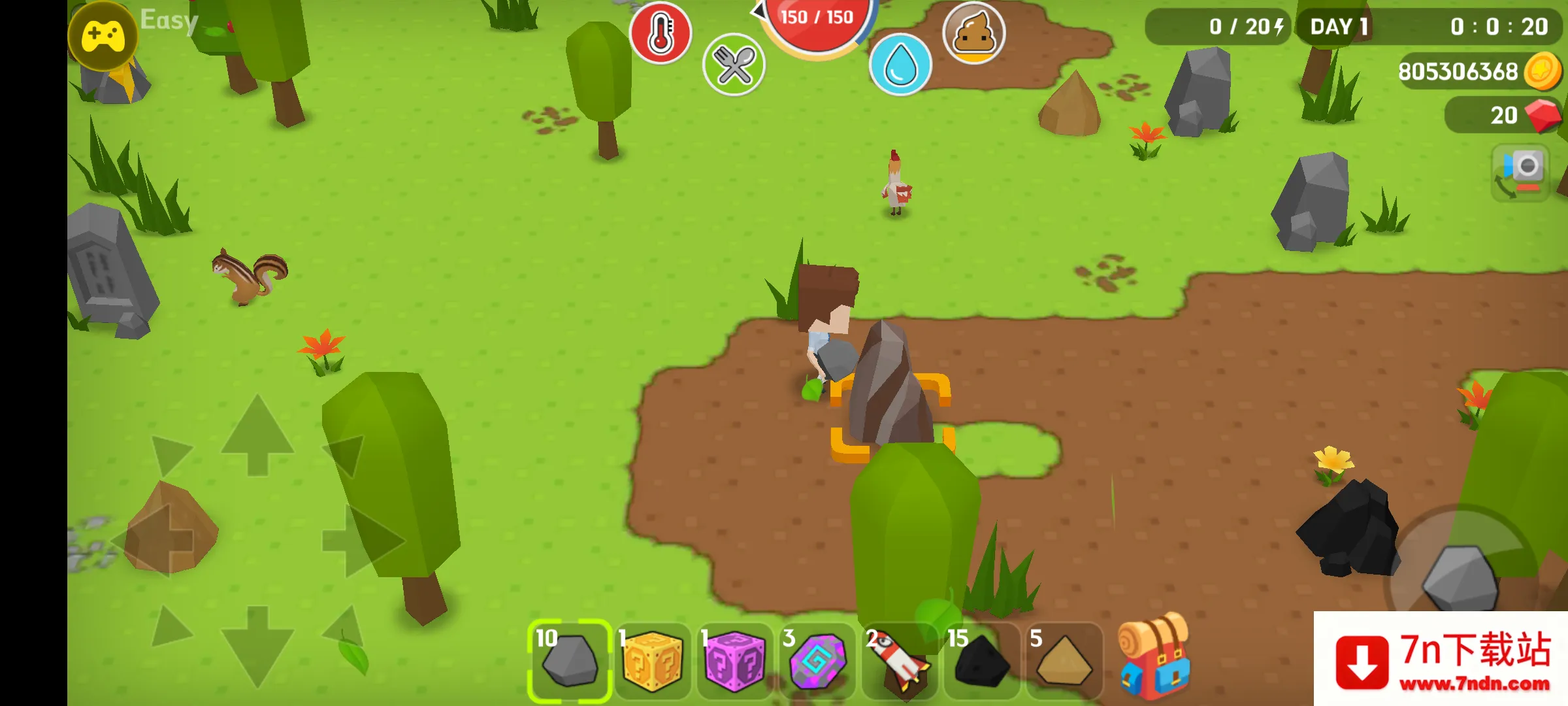
Task: Tap the up arrow on the movement pad
Action: 257,434
